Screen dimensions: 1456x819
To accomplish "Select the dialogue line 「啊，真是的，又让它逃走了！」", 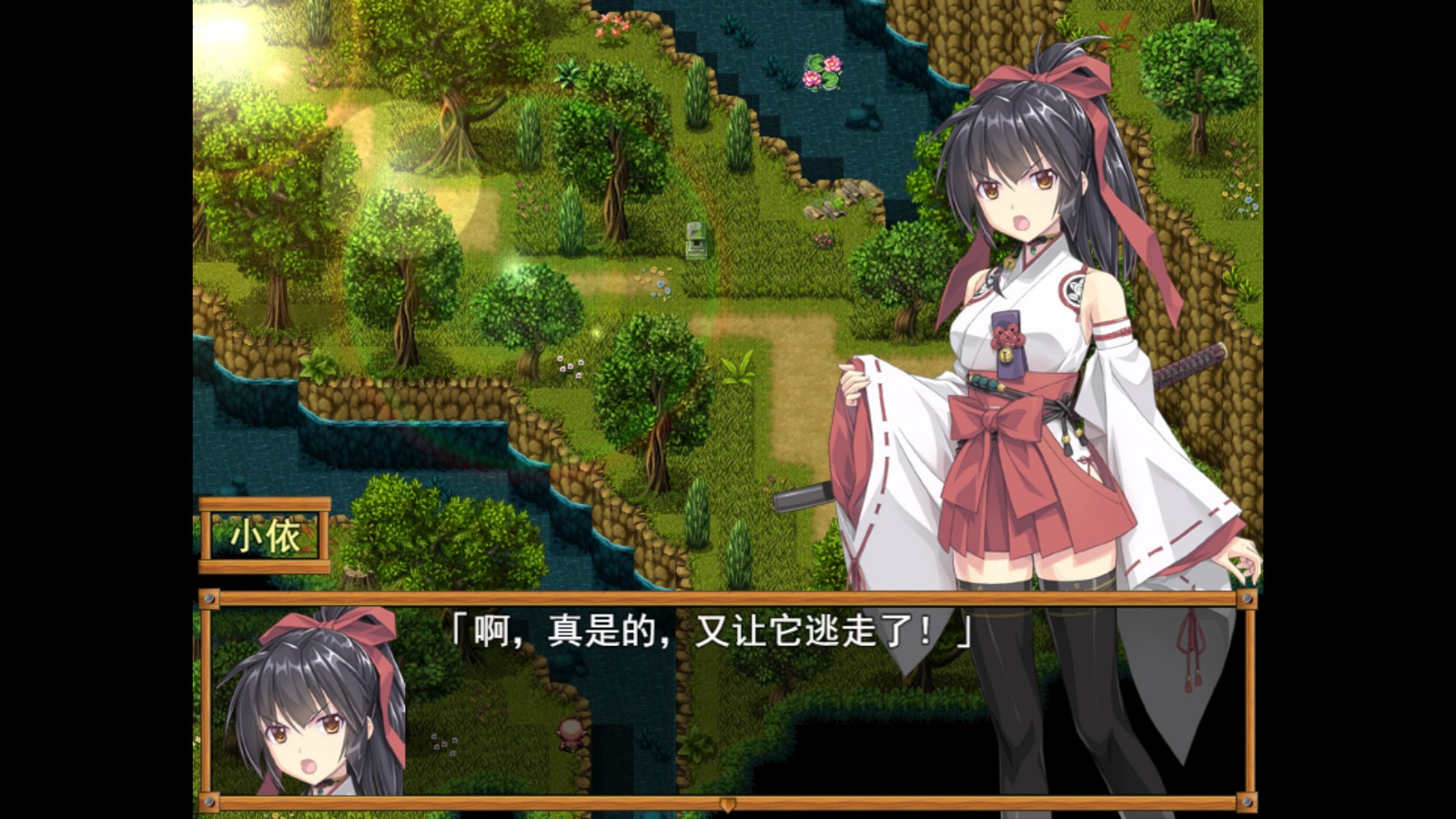I will [710, 632].
